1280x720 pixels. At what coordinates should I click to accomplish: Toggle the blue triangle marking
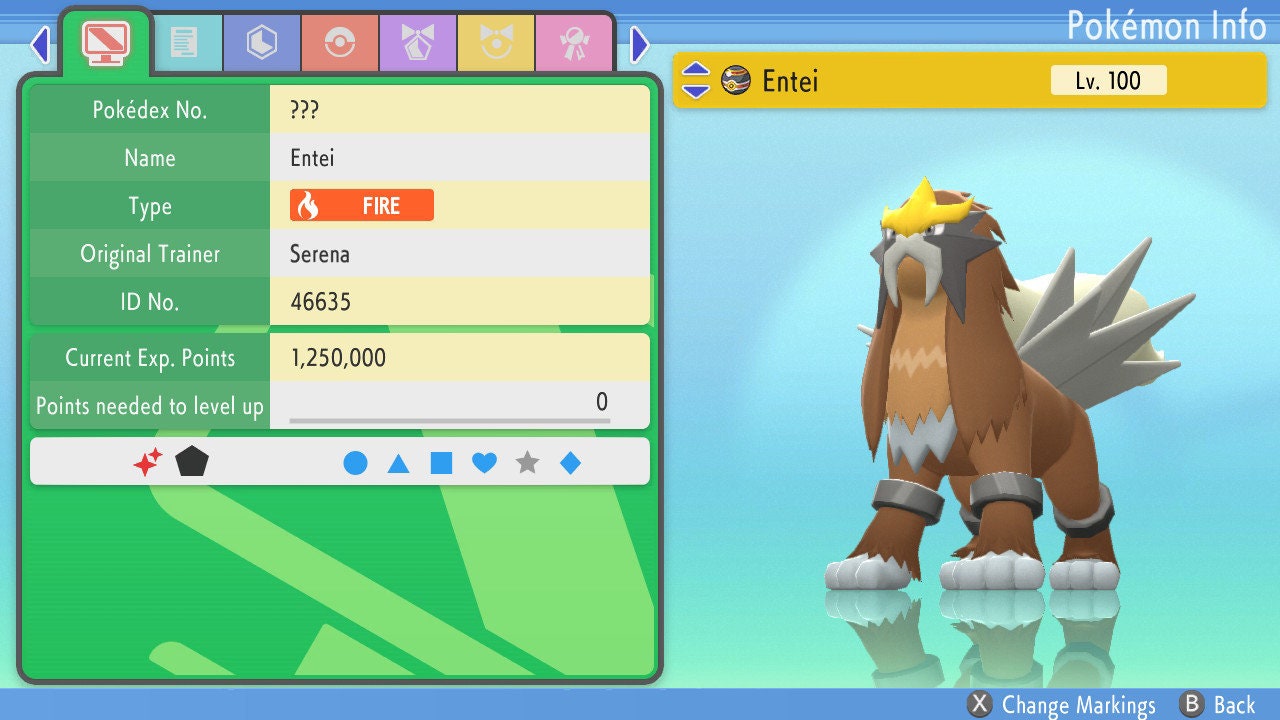pyautogui.click(x=398, y=463)
